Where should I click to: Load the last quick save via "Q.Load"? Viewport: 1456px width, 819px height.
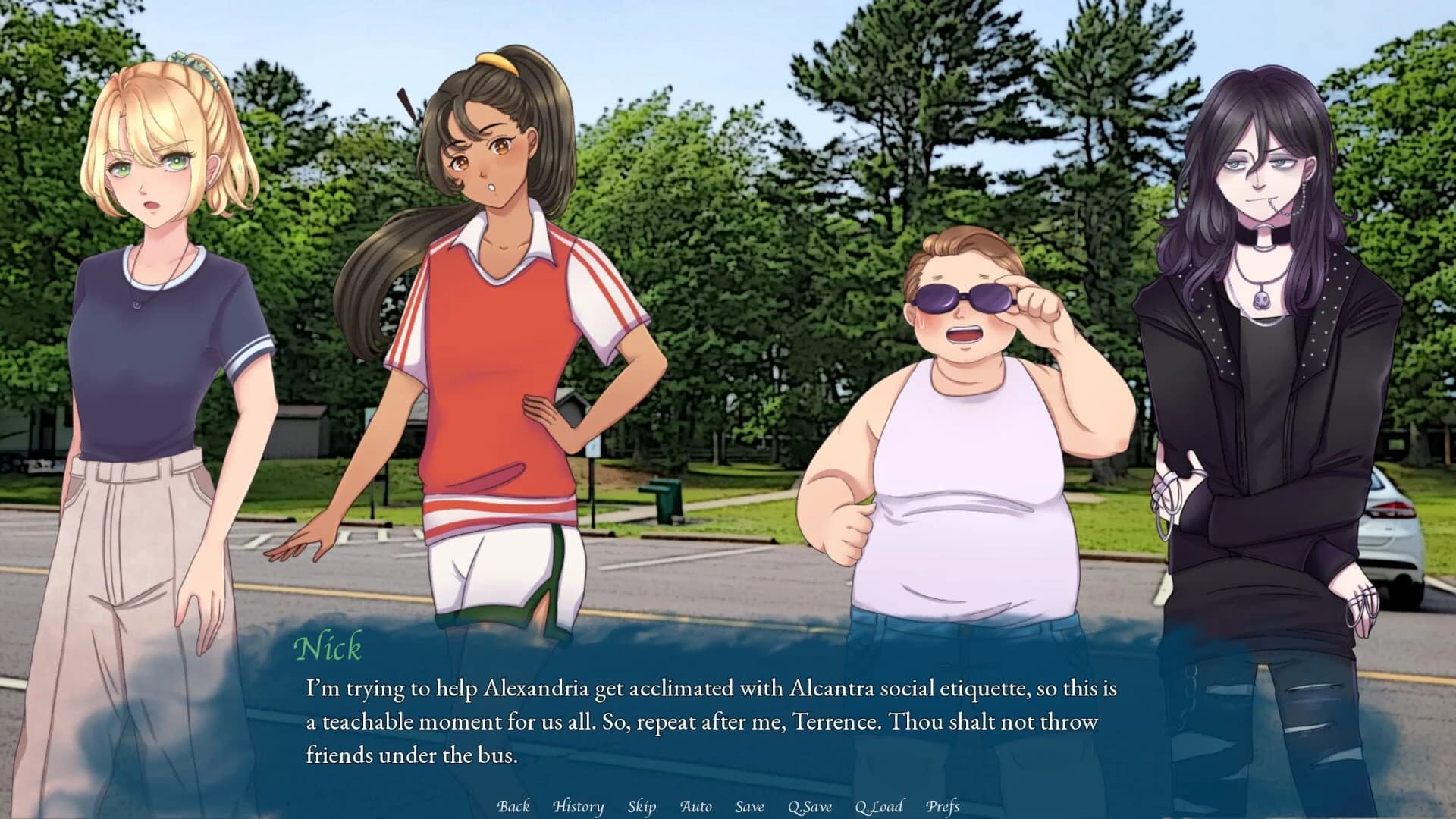click(x=879, y=807)
